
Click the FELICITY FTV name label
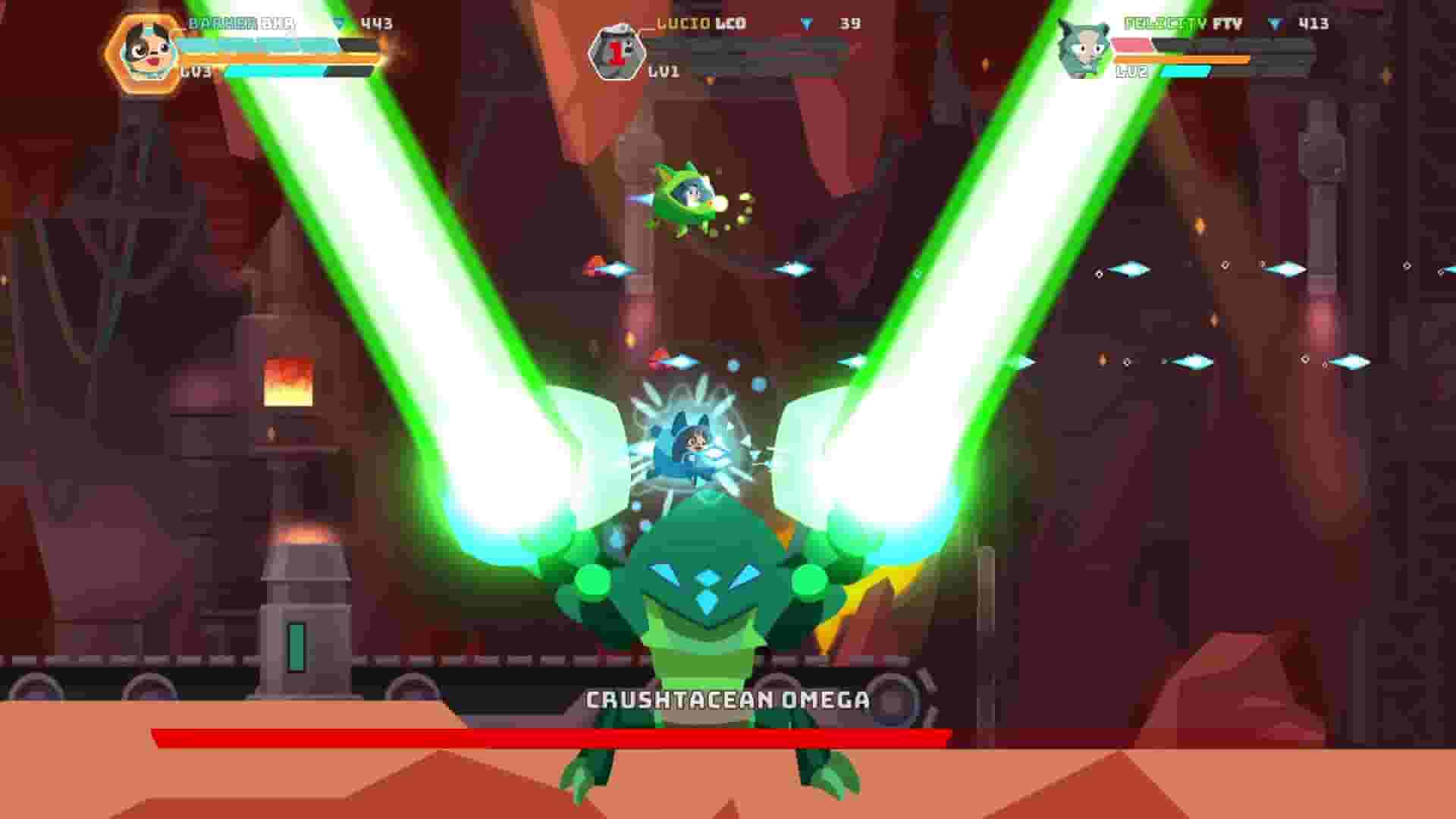(1181, 24)
